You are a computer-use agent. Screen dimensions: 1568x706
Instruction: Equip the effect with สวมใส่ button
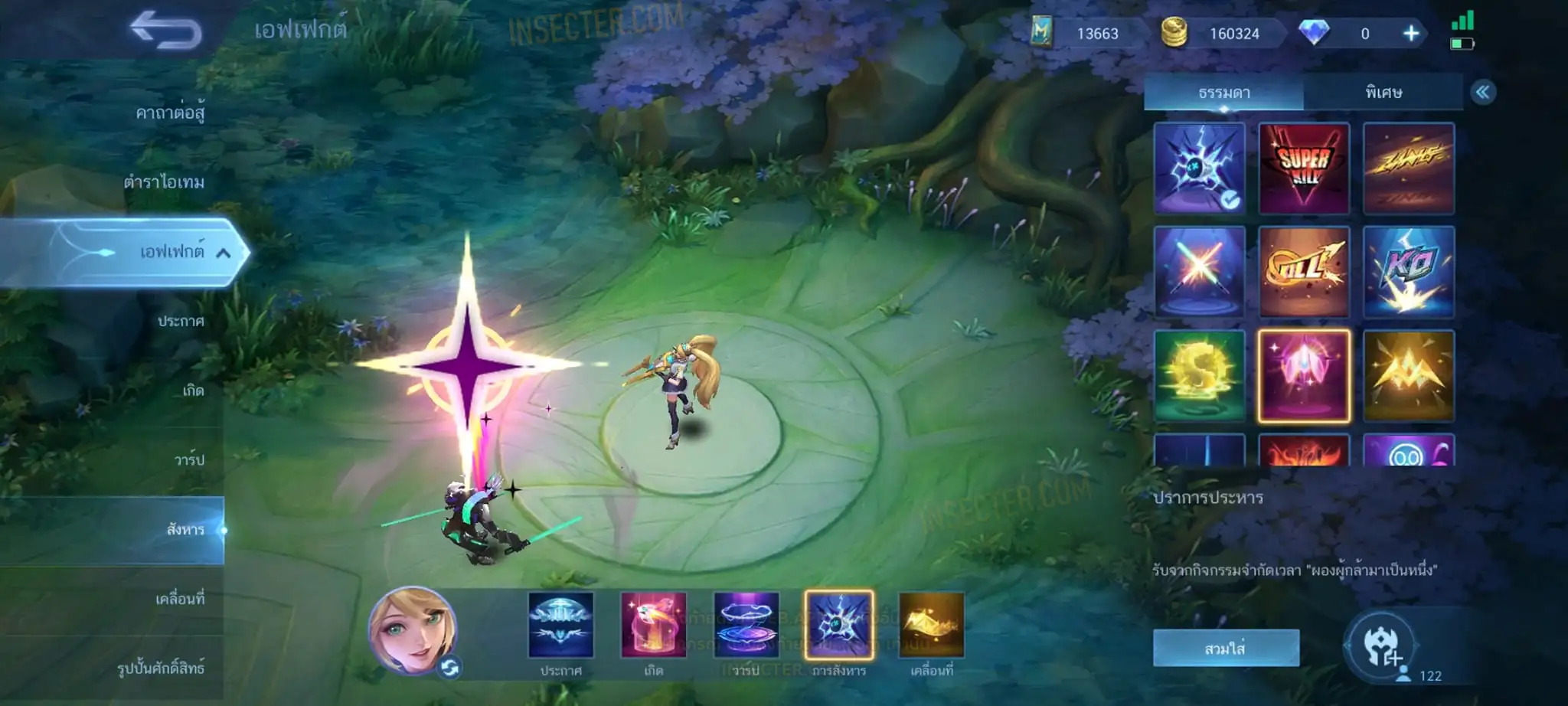point(1226,649)
